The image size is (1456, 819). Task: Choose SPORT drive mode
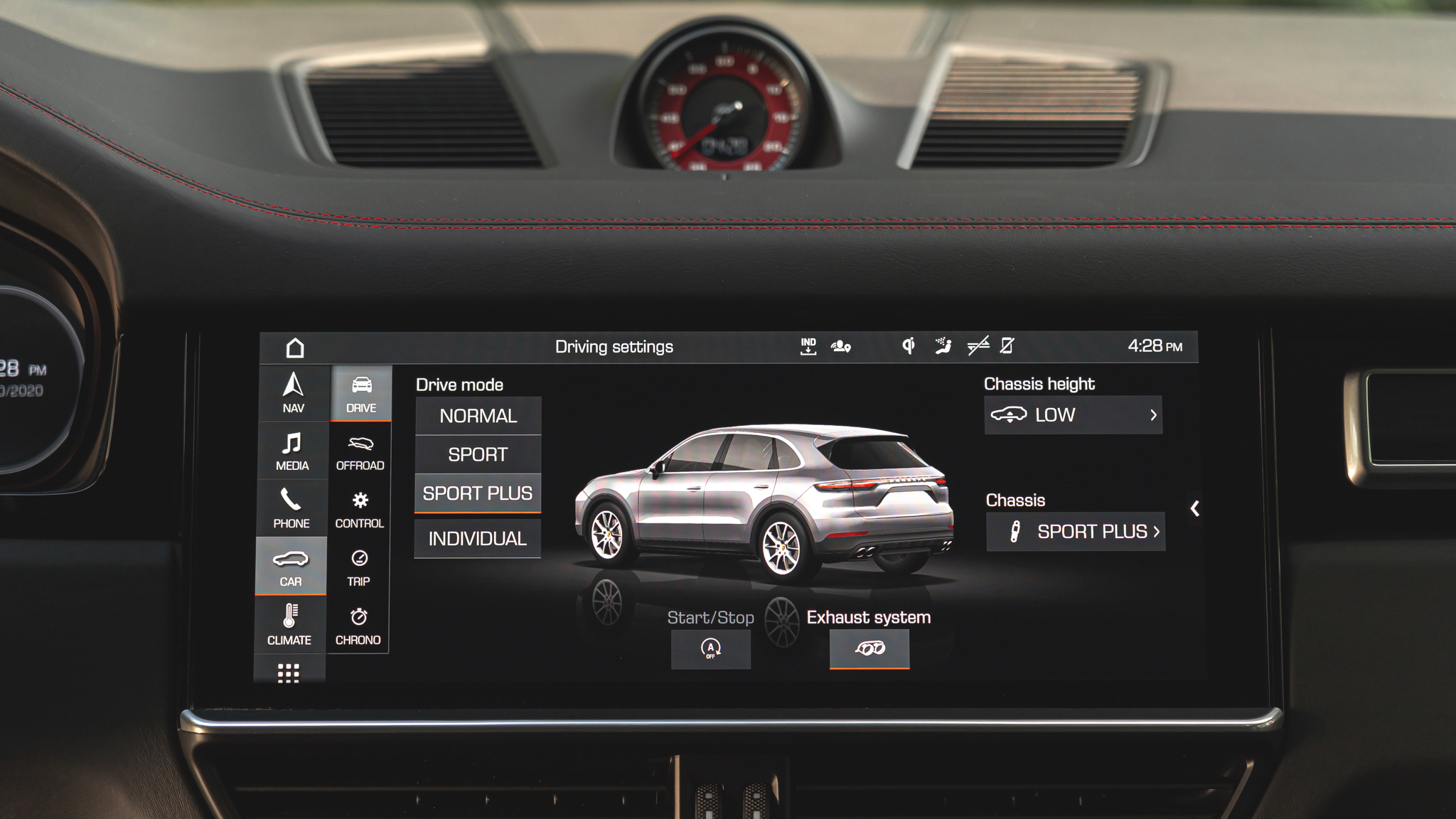478,454
